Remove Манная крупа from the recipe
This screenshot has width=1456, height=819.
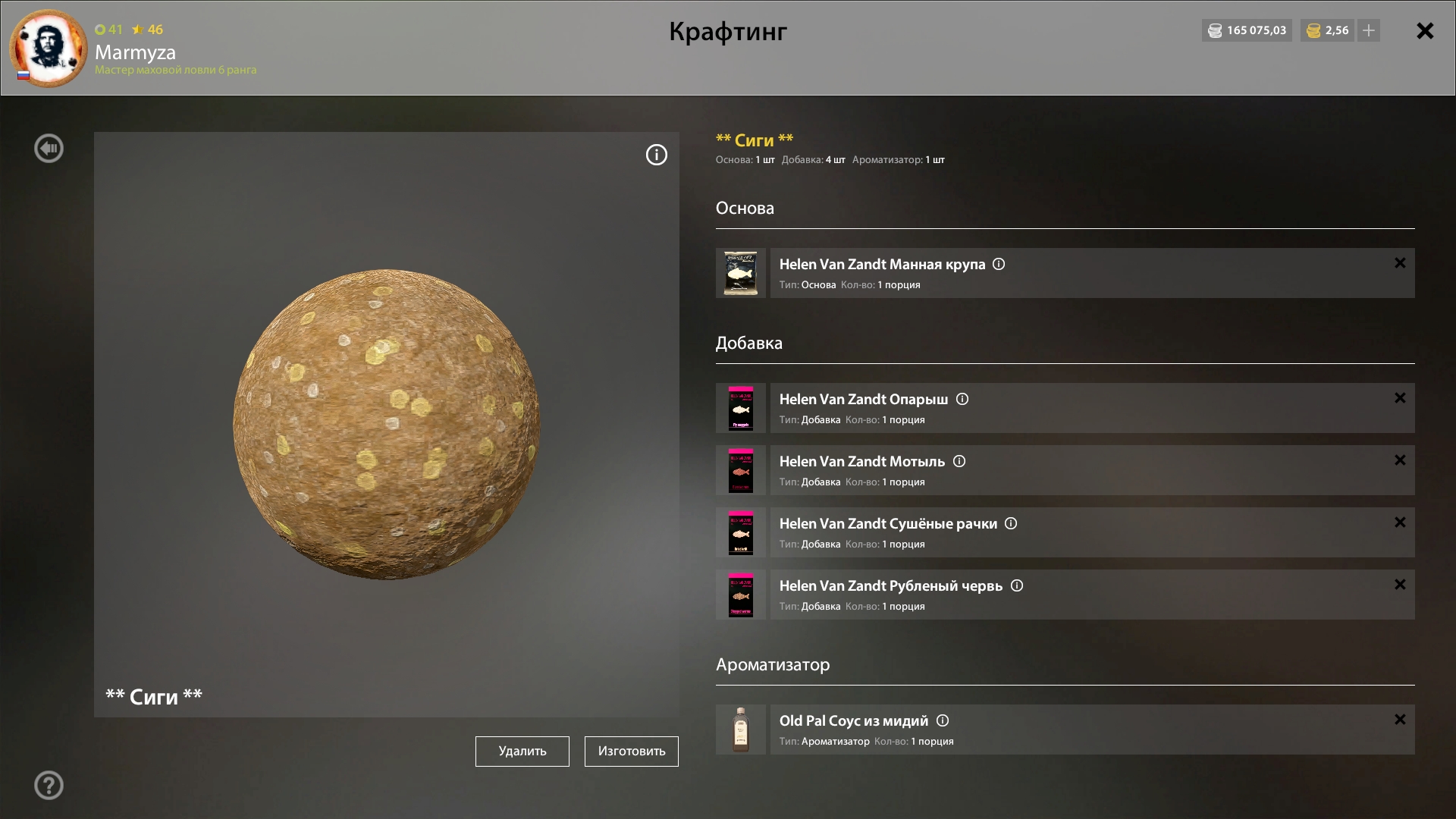pyautogui.click(x=1400, y=263)
